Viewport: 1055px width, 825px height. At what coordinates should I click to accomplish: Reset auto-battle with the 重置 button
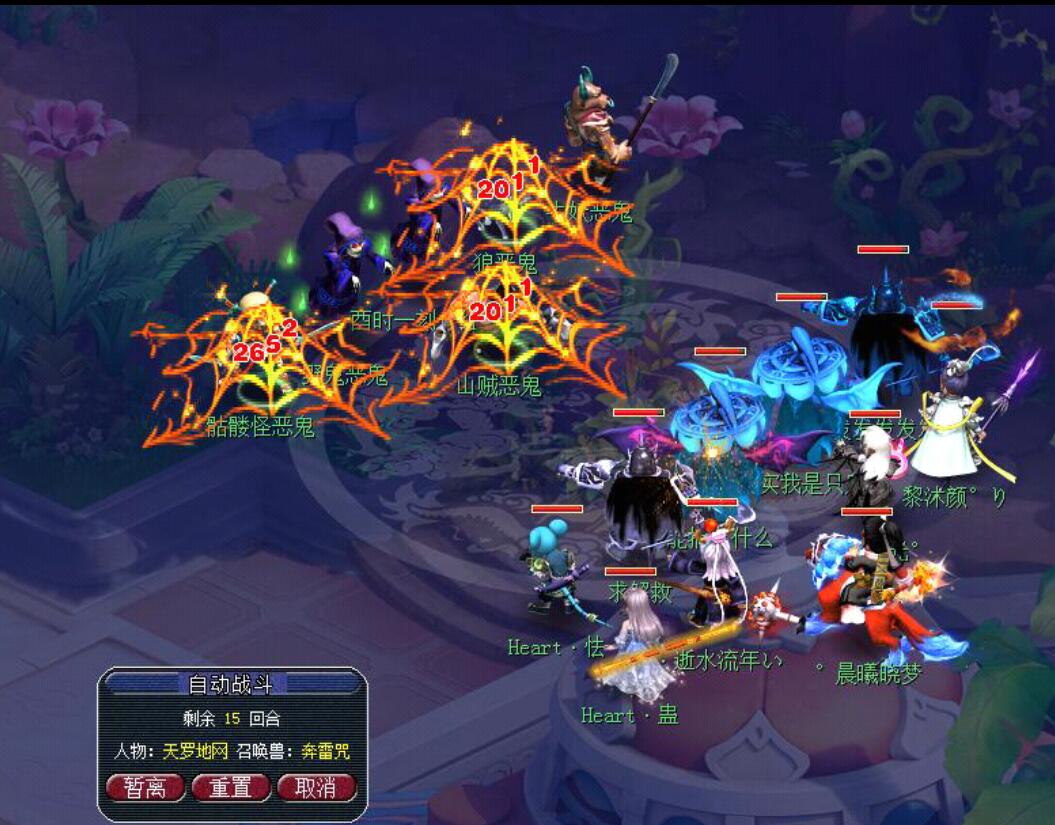231,787
